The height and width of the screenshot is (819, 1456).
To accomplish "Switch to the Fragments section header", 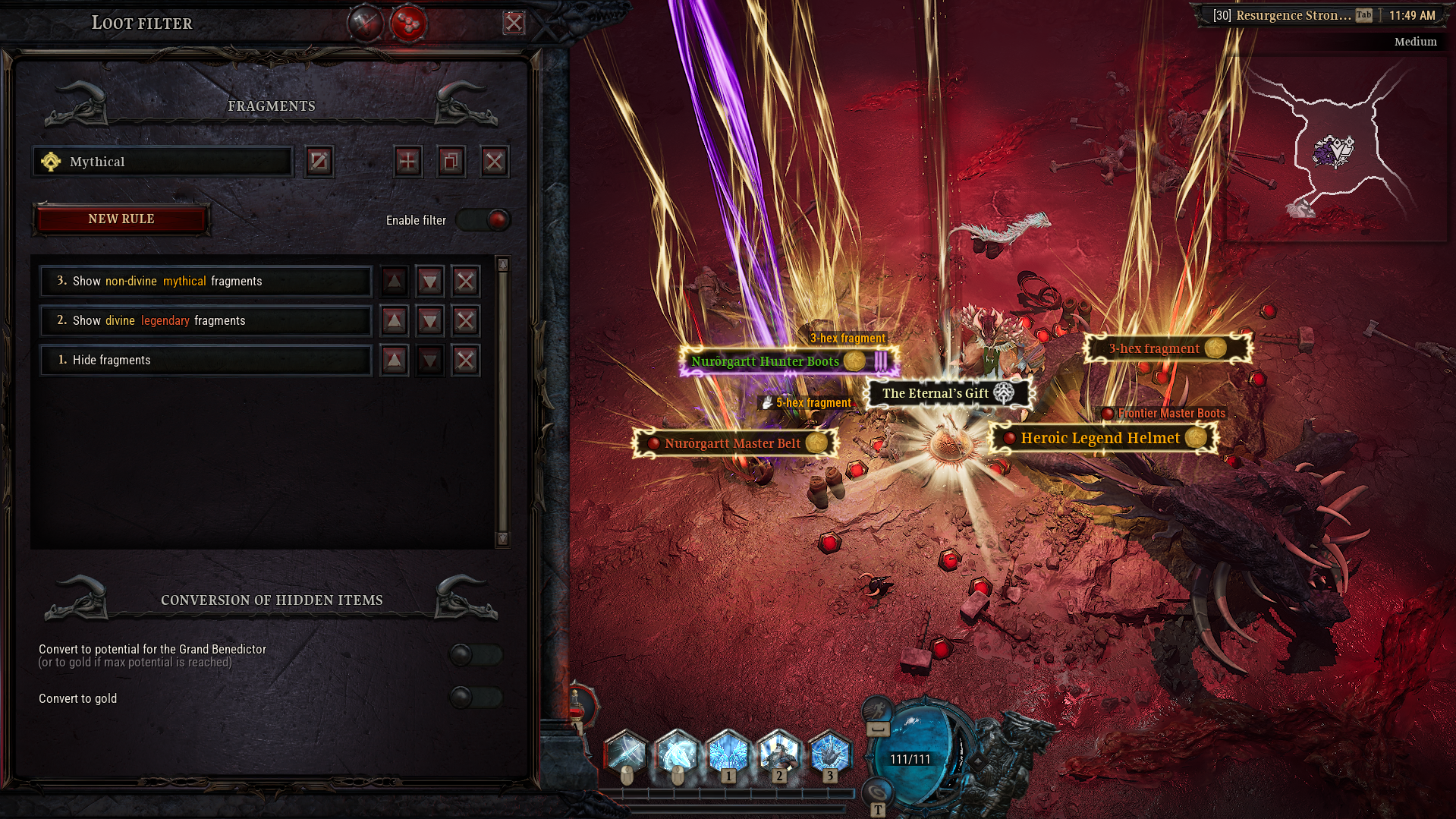I will coord(271,106).
